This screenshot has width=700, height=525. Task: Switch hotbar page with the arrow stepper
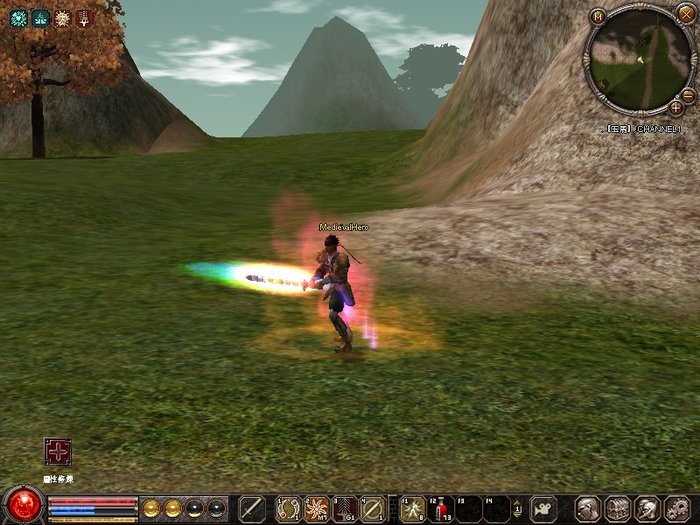click(x=518, y=508)
